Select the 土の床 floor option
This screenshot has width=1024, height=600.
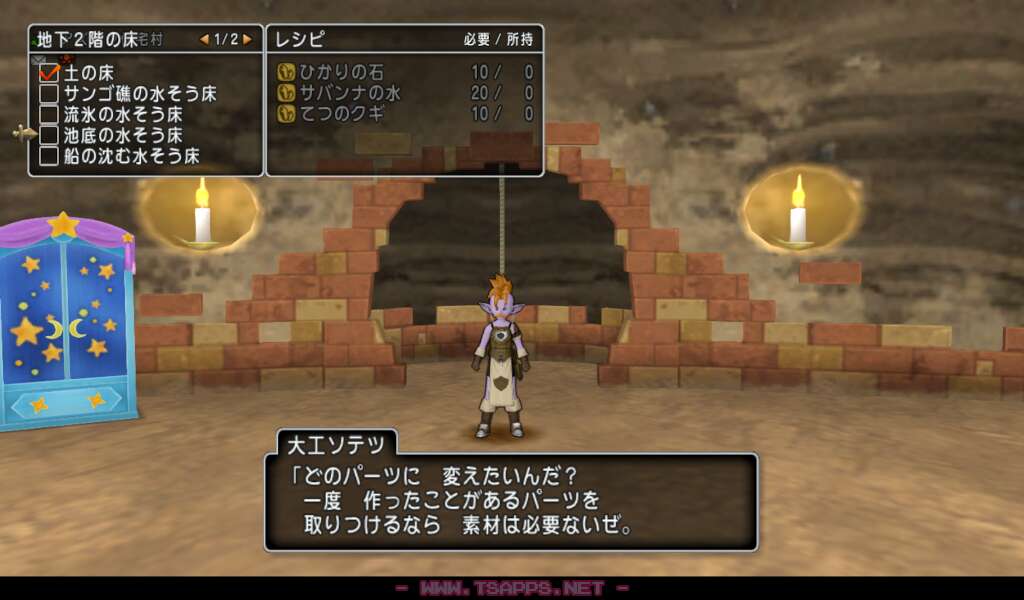[x=89, y=73]
